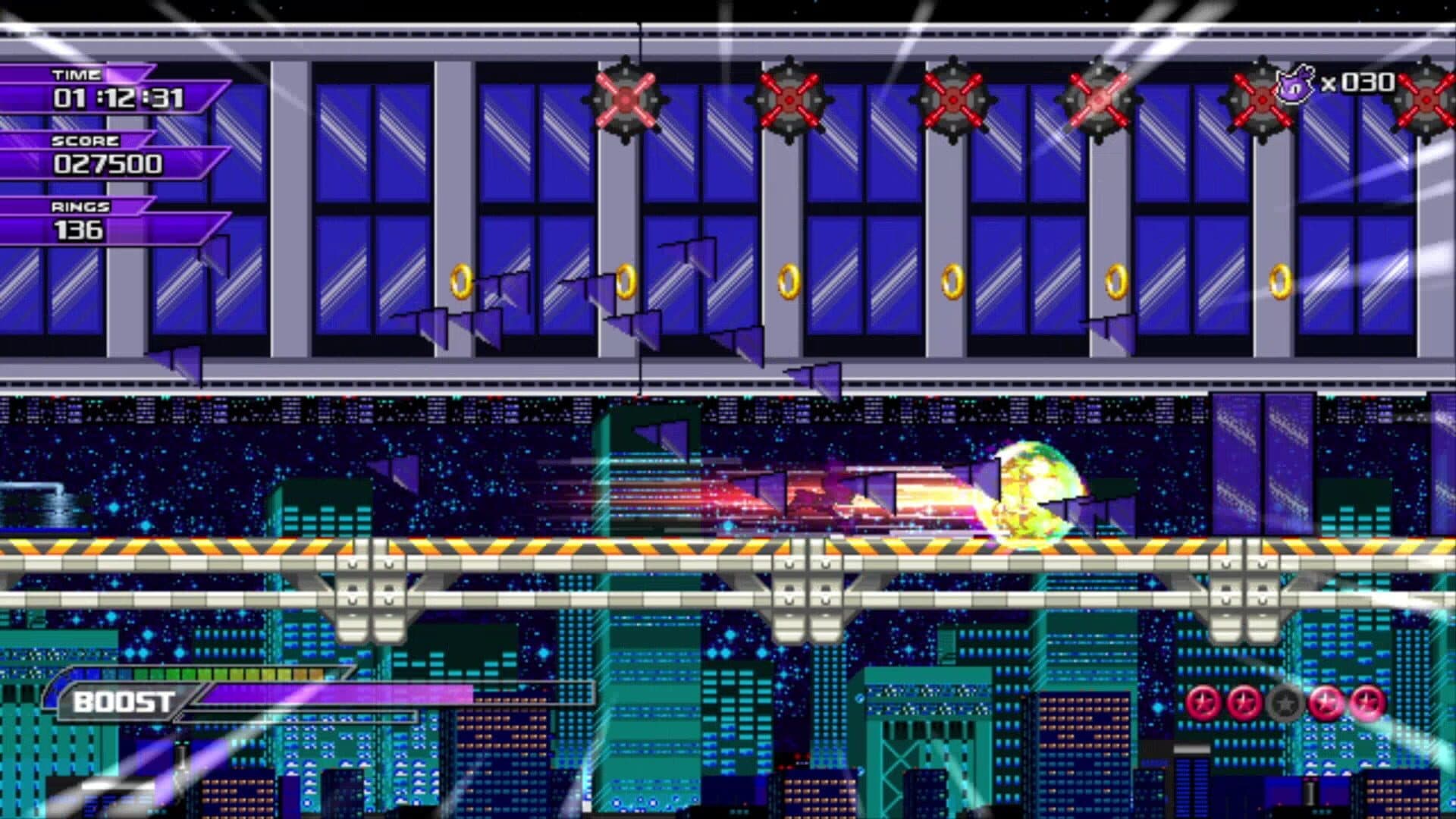This screenshot has width=1456, height=819.
Task: Select the golden ring near the leftmost pillar
Action: click(459, 284)
